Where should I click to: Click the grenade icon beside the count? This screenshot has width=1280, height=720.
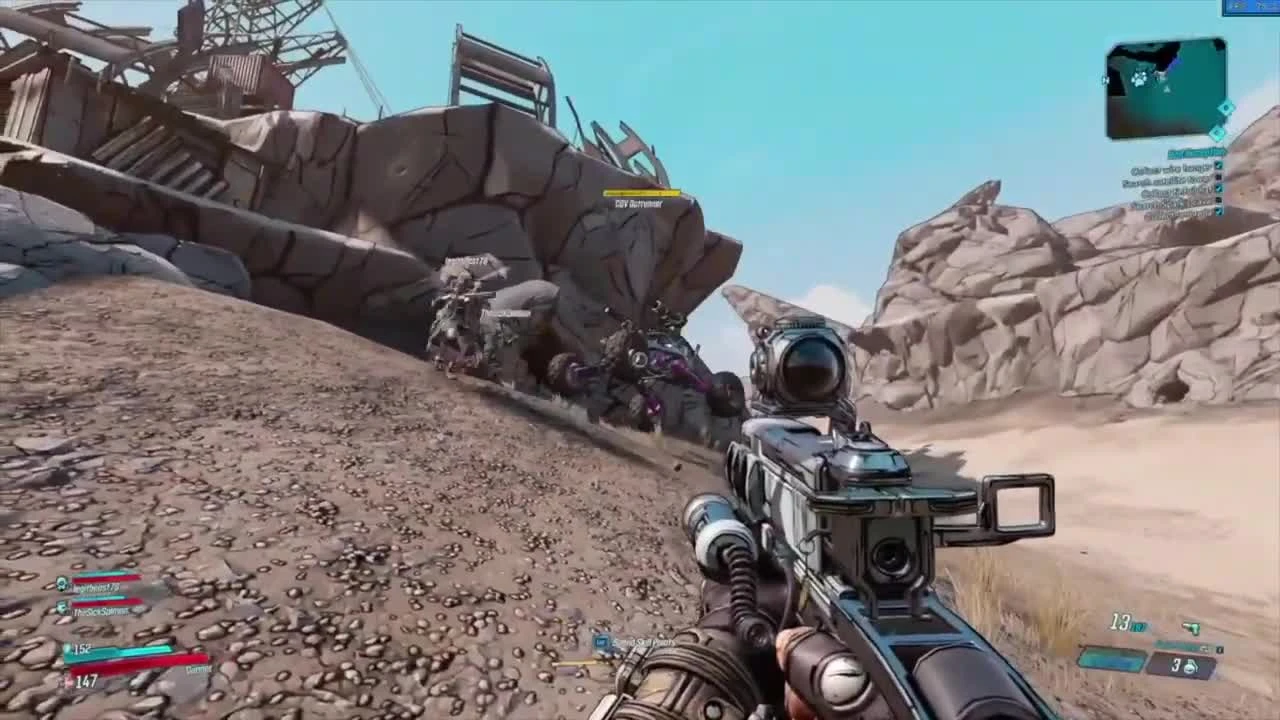(1191, 666)
